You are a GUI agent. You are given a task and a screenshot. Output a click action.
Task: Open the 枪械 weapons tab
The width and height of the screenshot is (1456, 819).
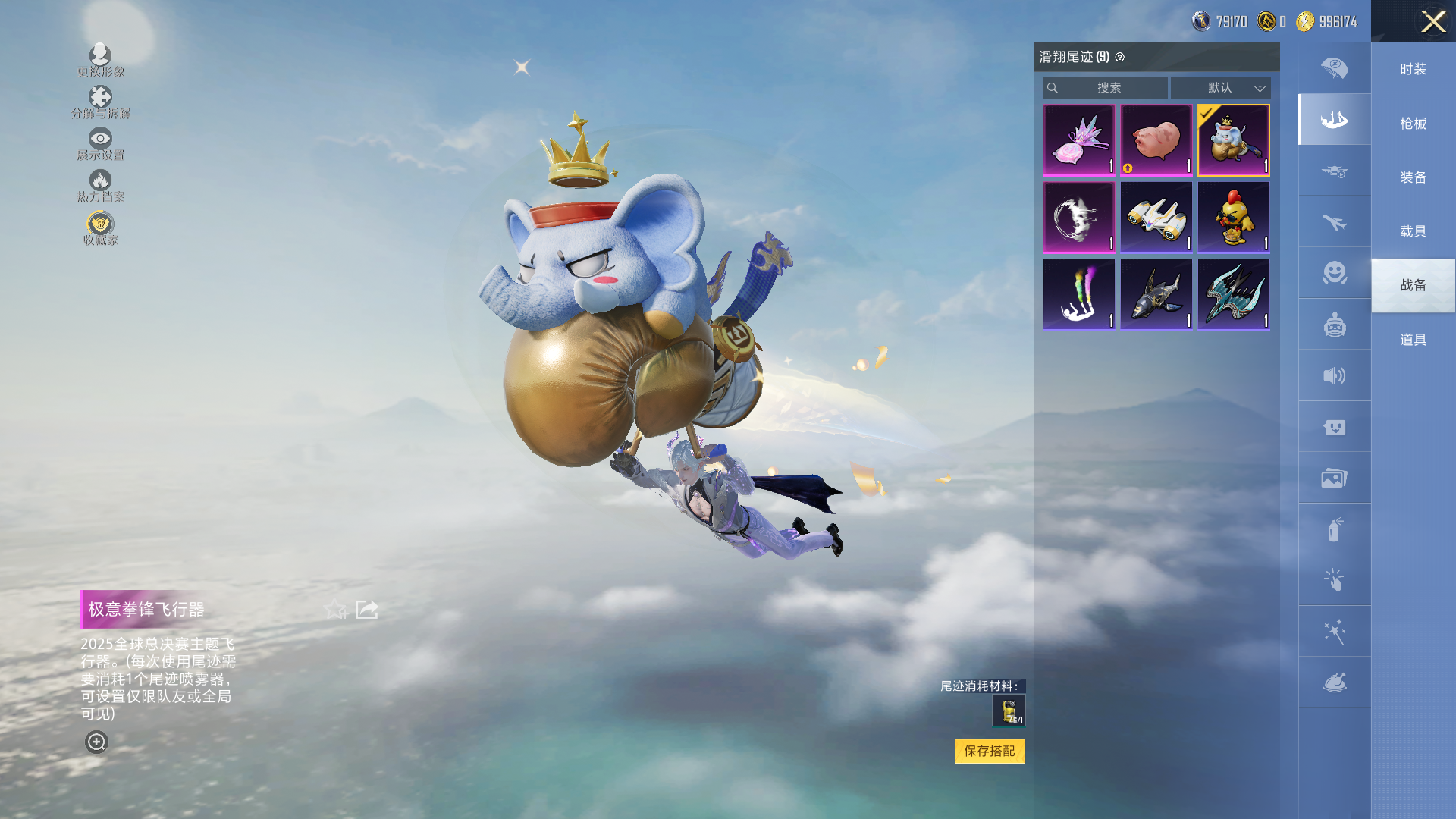[1413, 124]
